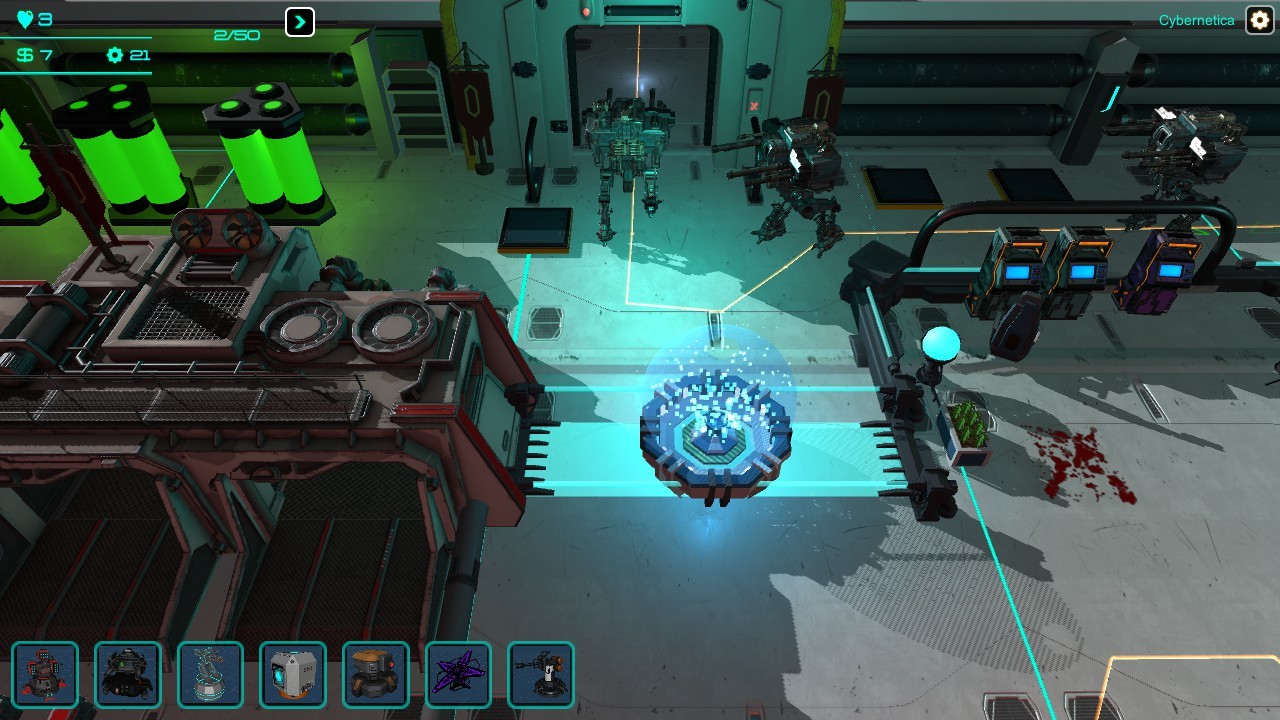The image size is (1280, 720).
Task: Select the holographic tesla tower icon
Action: [210, 676]
